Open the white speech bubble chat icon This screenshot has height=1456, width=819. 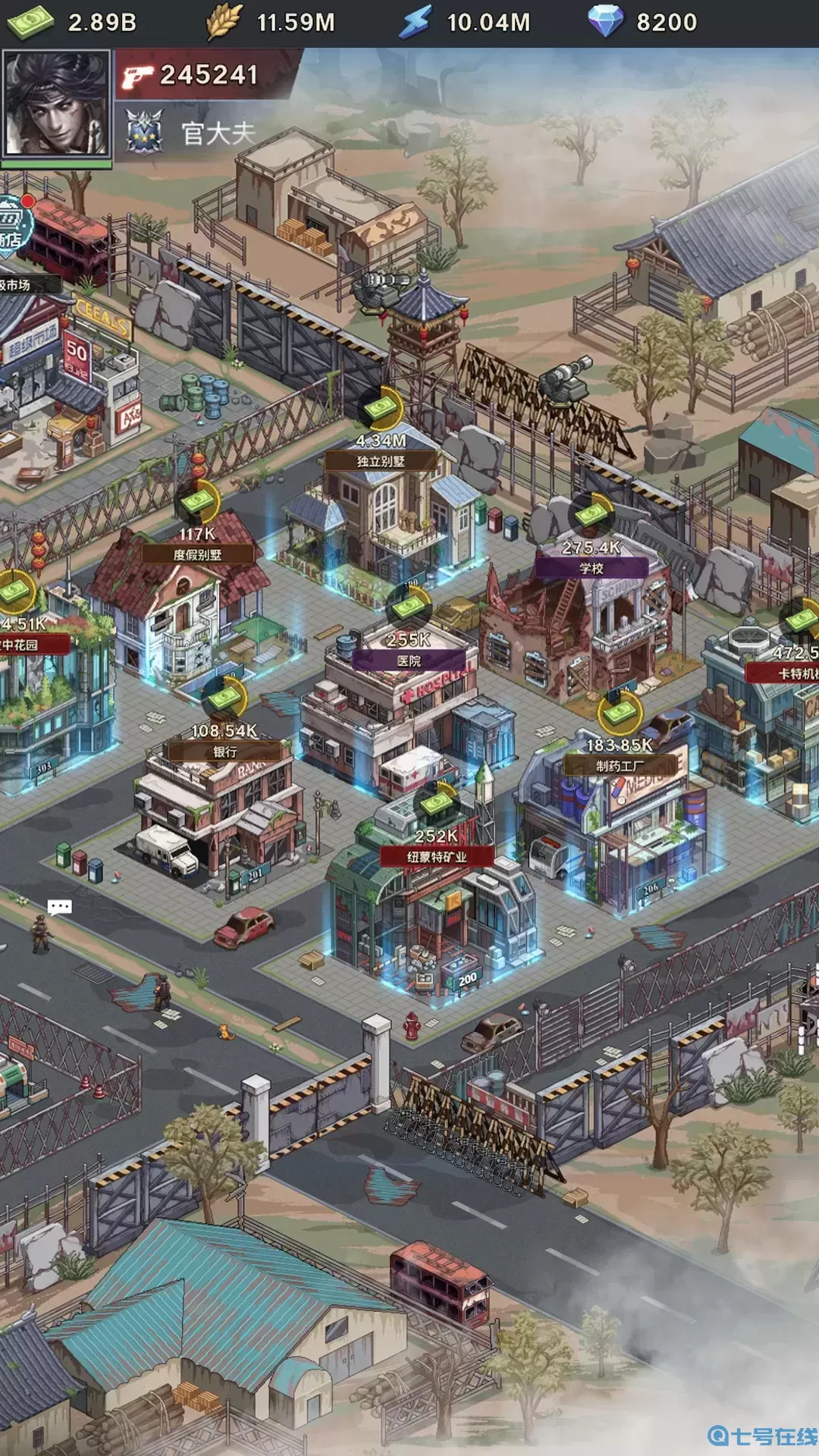pos(59,907)
